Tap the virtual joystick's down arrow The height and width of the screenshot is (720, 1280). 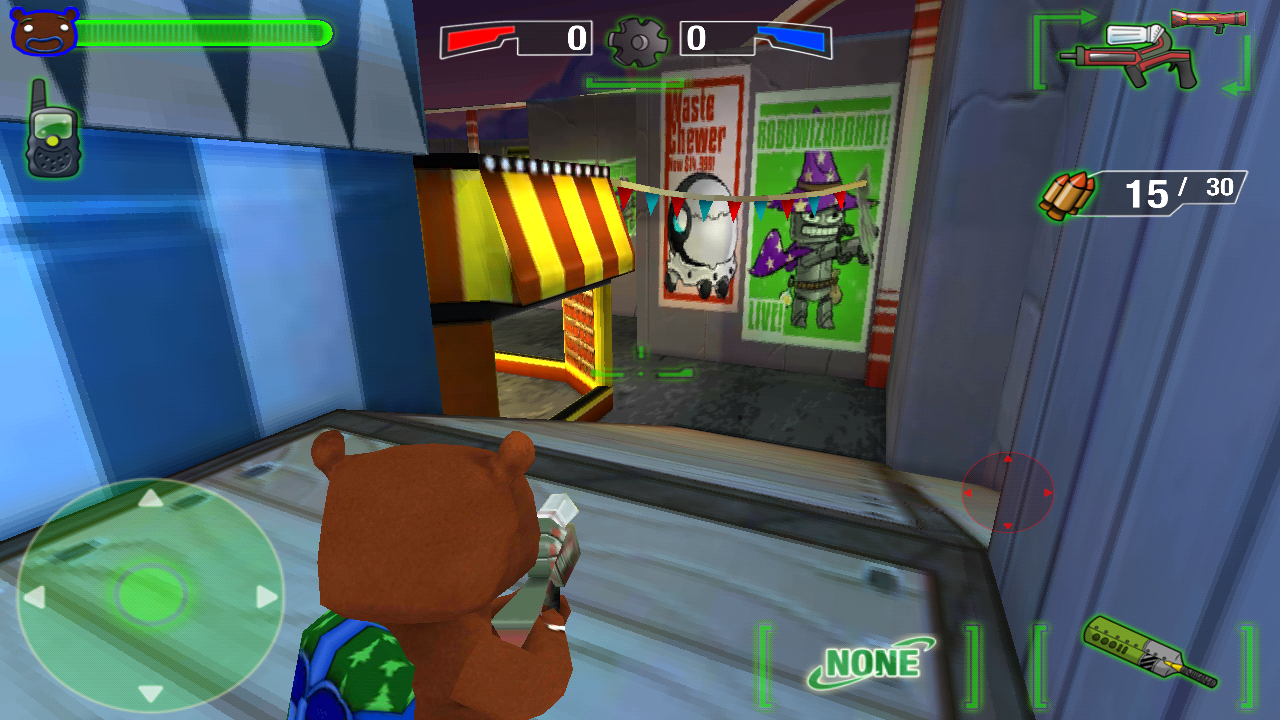(150, 694)
